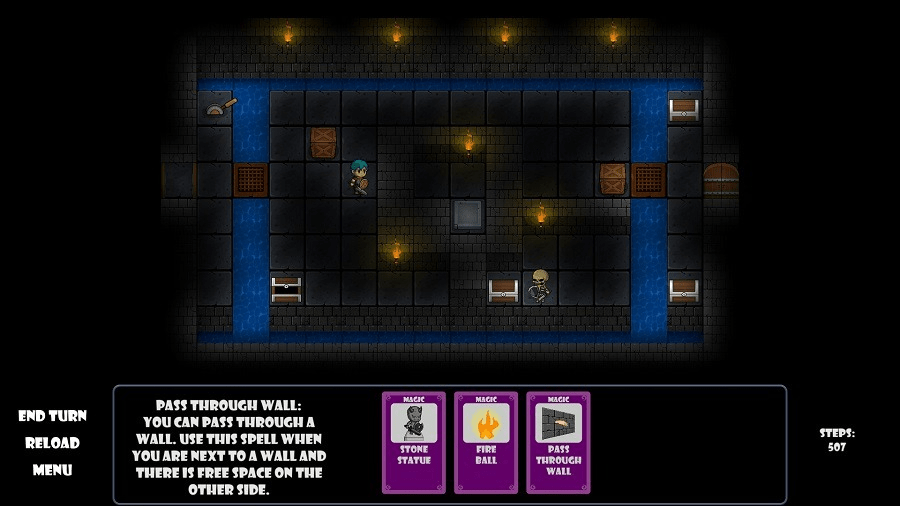This screenshot has height=506, width=900.
Task: Reload the current level
Action: [52, 443]
